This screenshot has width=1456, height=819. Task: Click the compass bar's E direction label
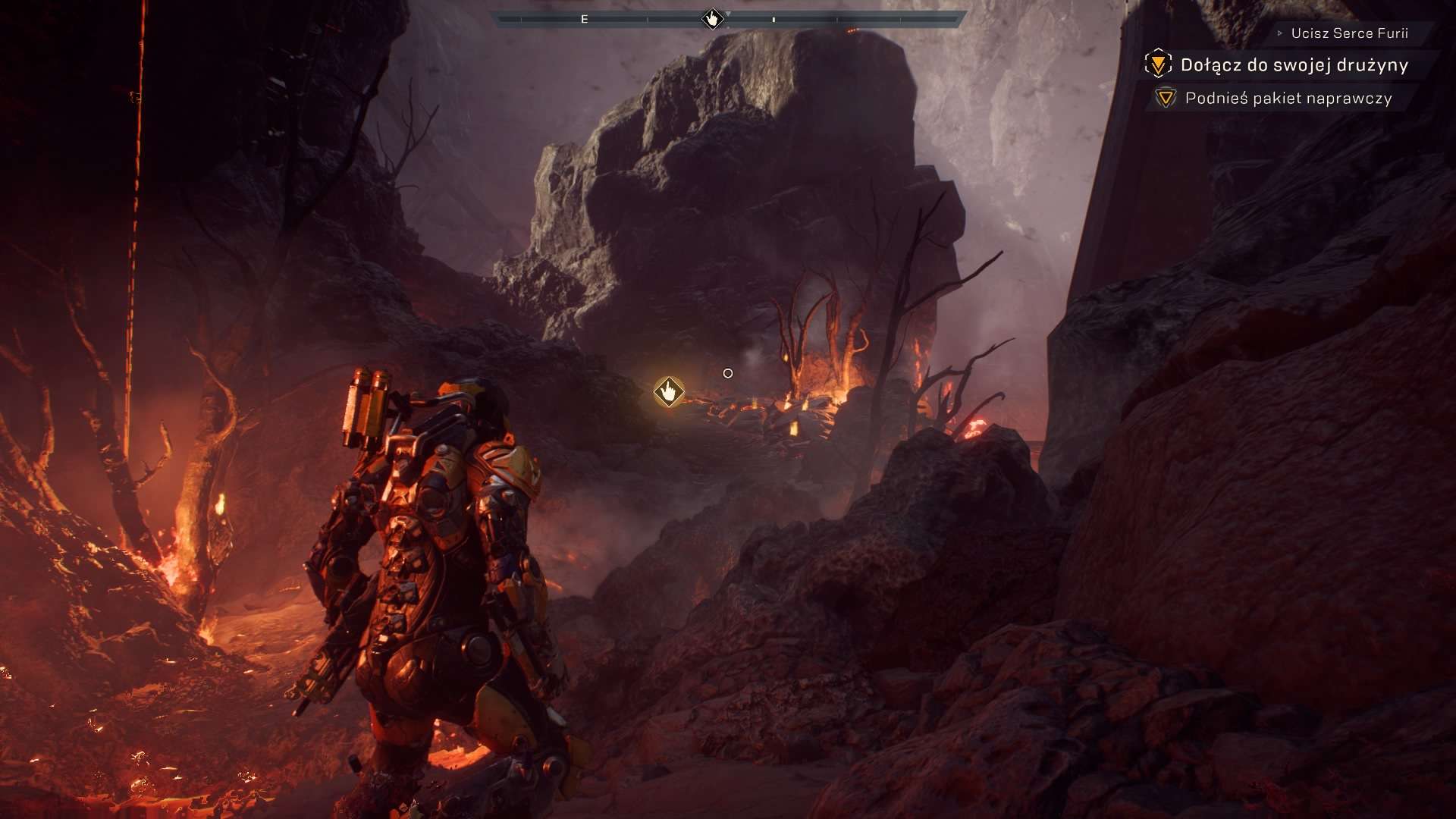click(584, 20)
